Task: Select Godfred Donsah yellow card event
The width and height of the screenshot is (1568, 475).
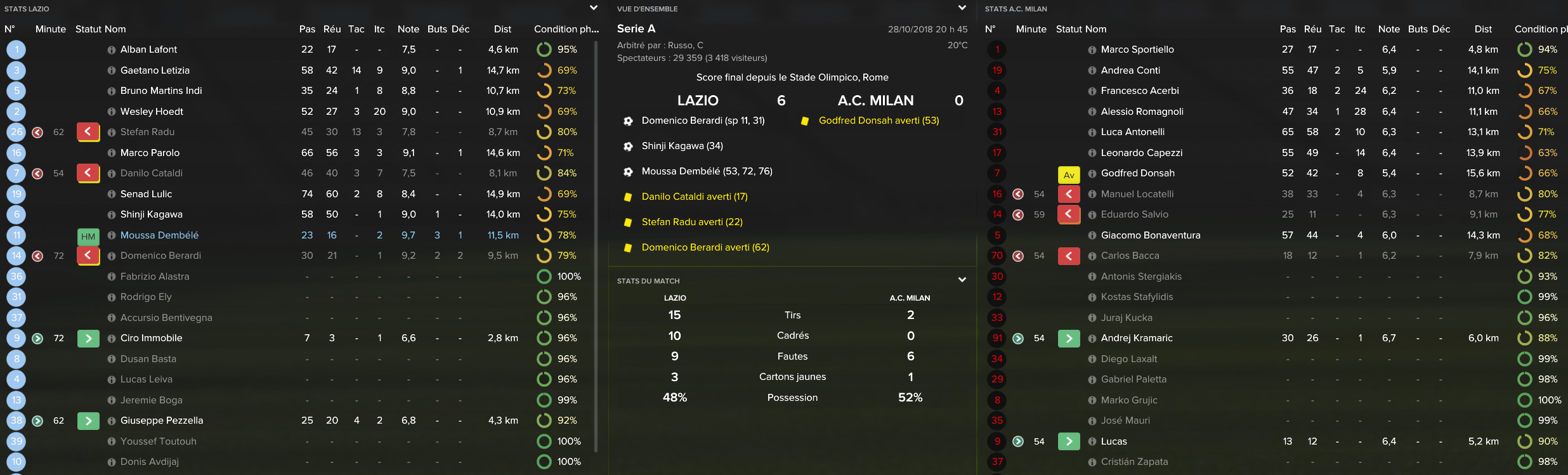Action: (879, 120)
